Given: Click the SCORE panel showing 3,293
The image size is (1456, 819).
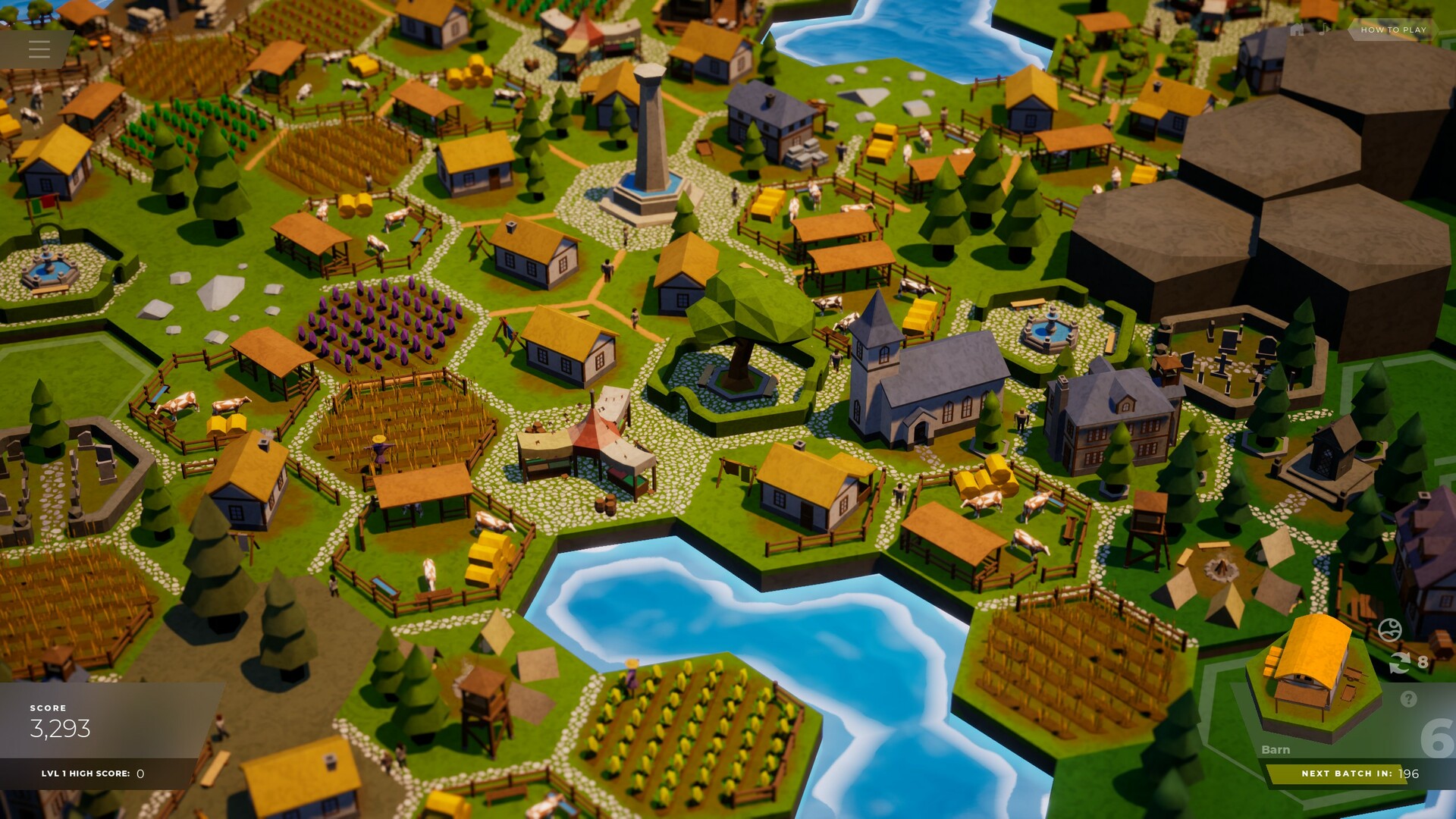Looking at the screenshot, I should [61, 724].
